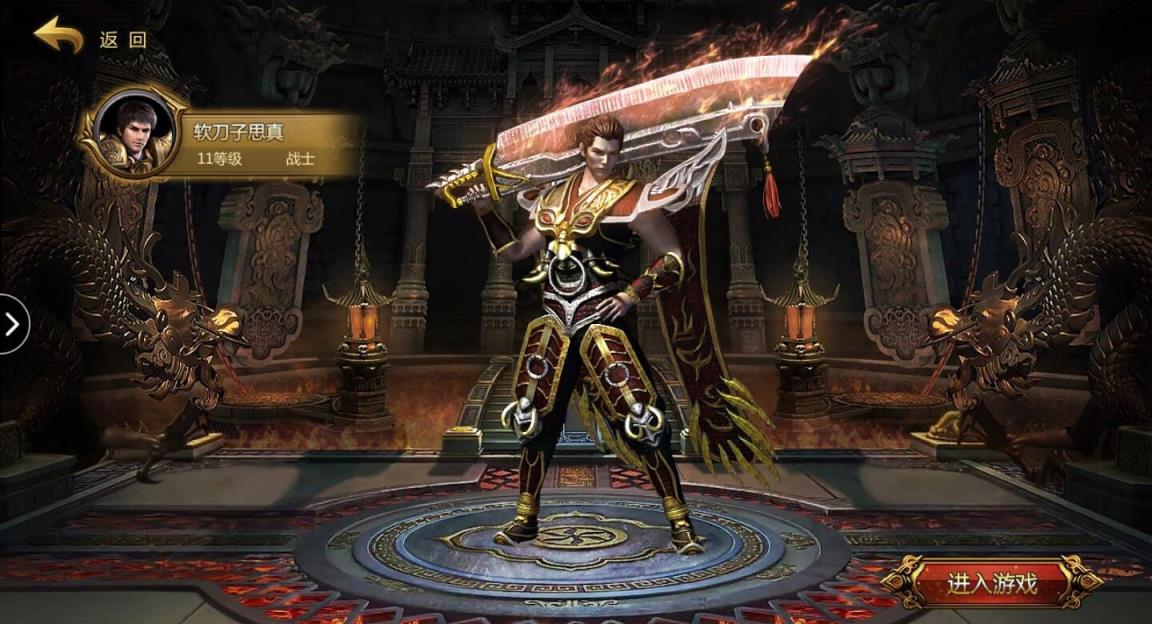Enter the game with 进入游戏 button

point(991,582)
